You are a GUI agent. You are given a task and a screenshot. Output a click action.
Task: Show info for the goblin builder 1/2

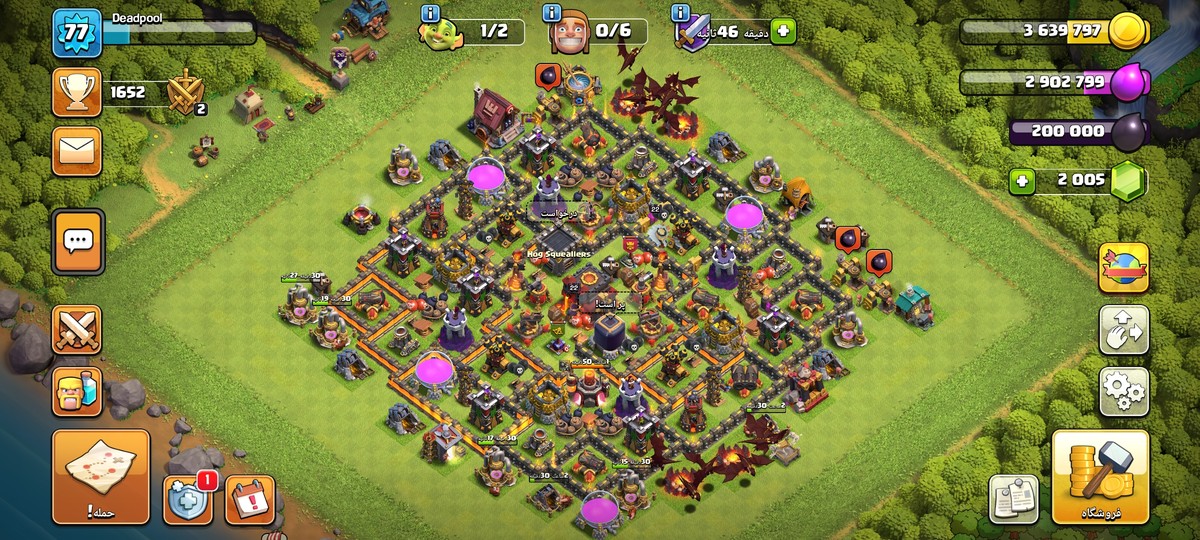point(431,13)
